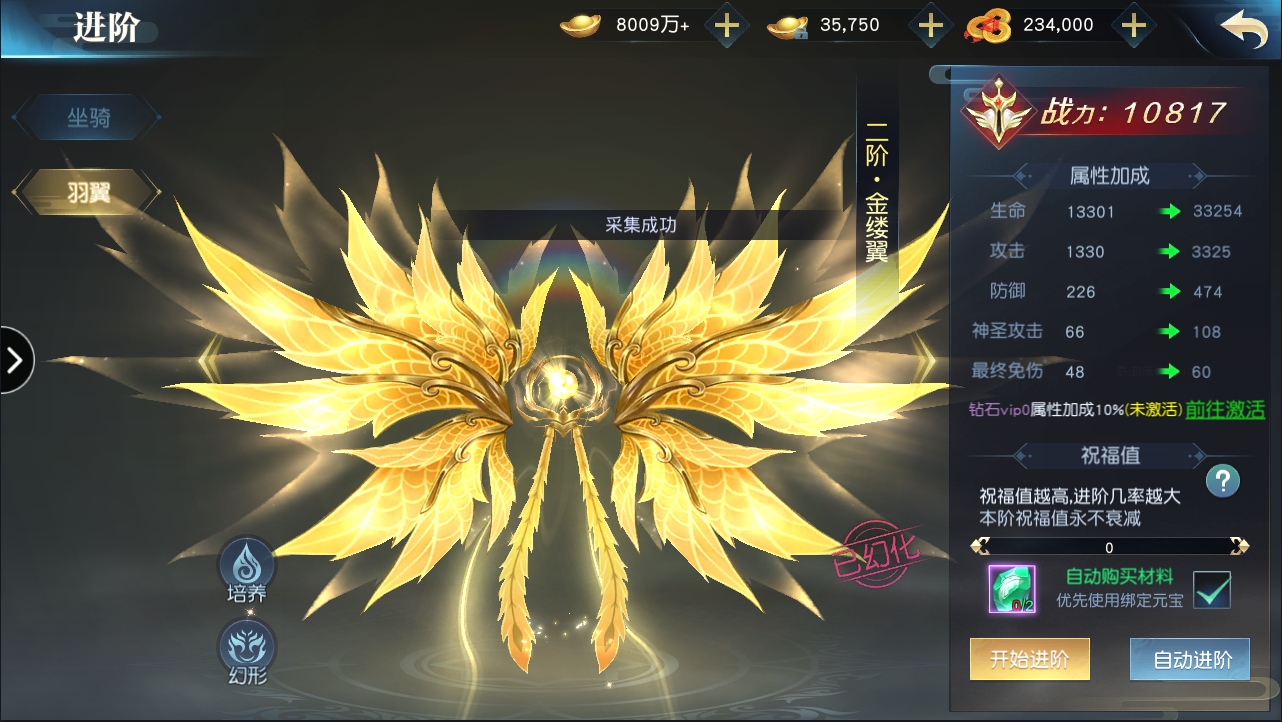Switch to the 坐骑 mount tab
The width and height of the screenshot is (1282, 722).
(88, 119)
